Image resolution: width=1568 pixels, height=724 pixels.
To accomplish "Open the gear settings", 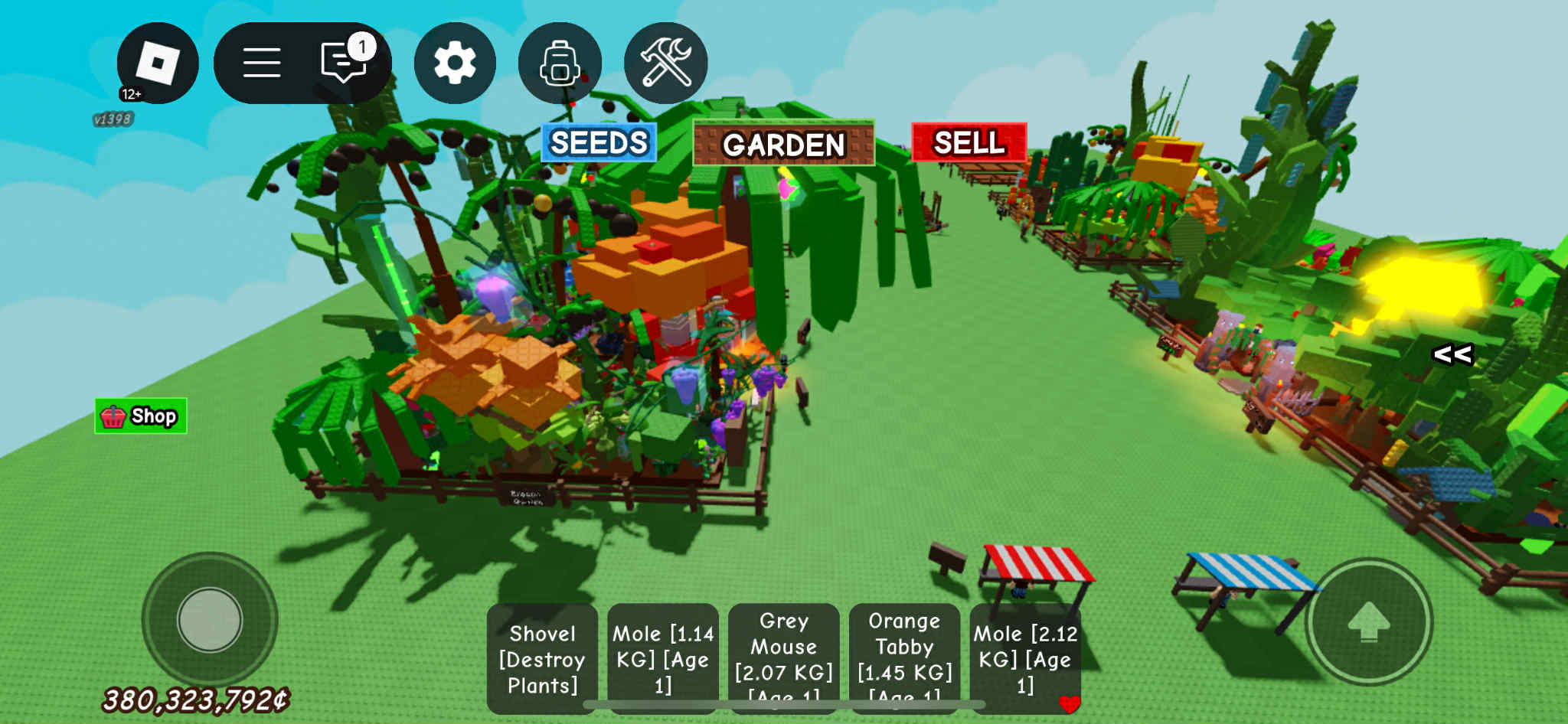I will (455, 63).
